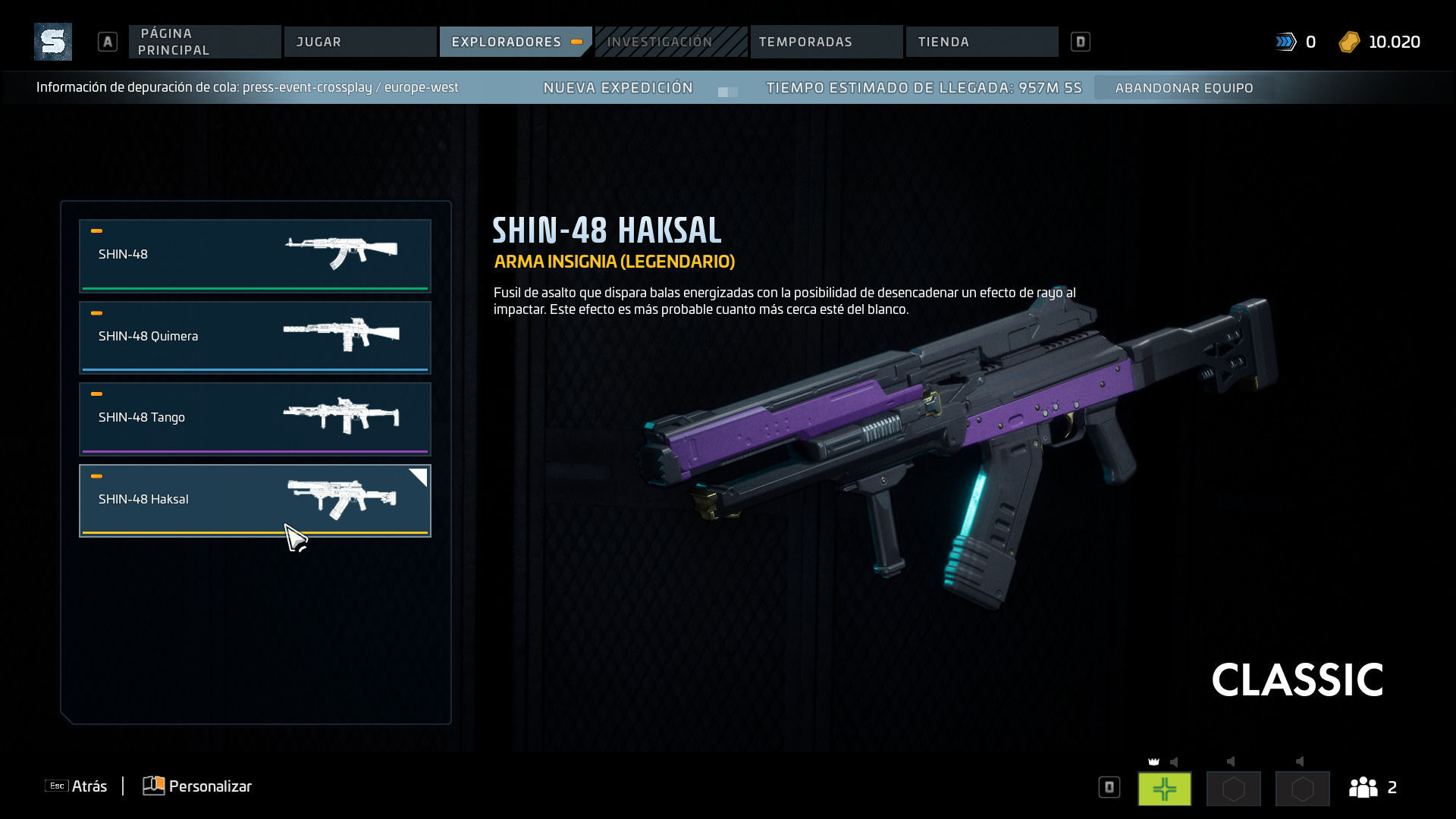Image resolution: width=1456 pixels, height=819 pixels.
Task: Open the Personalizar customization option
Action: [198, 786]
